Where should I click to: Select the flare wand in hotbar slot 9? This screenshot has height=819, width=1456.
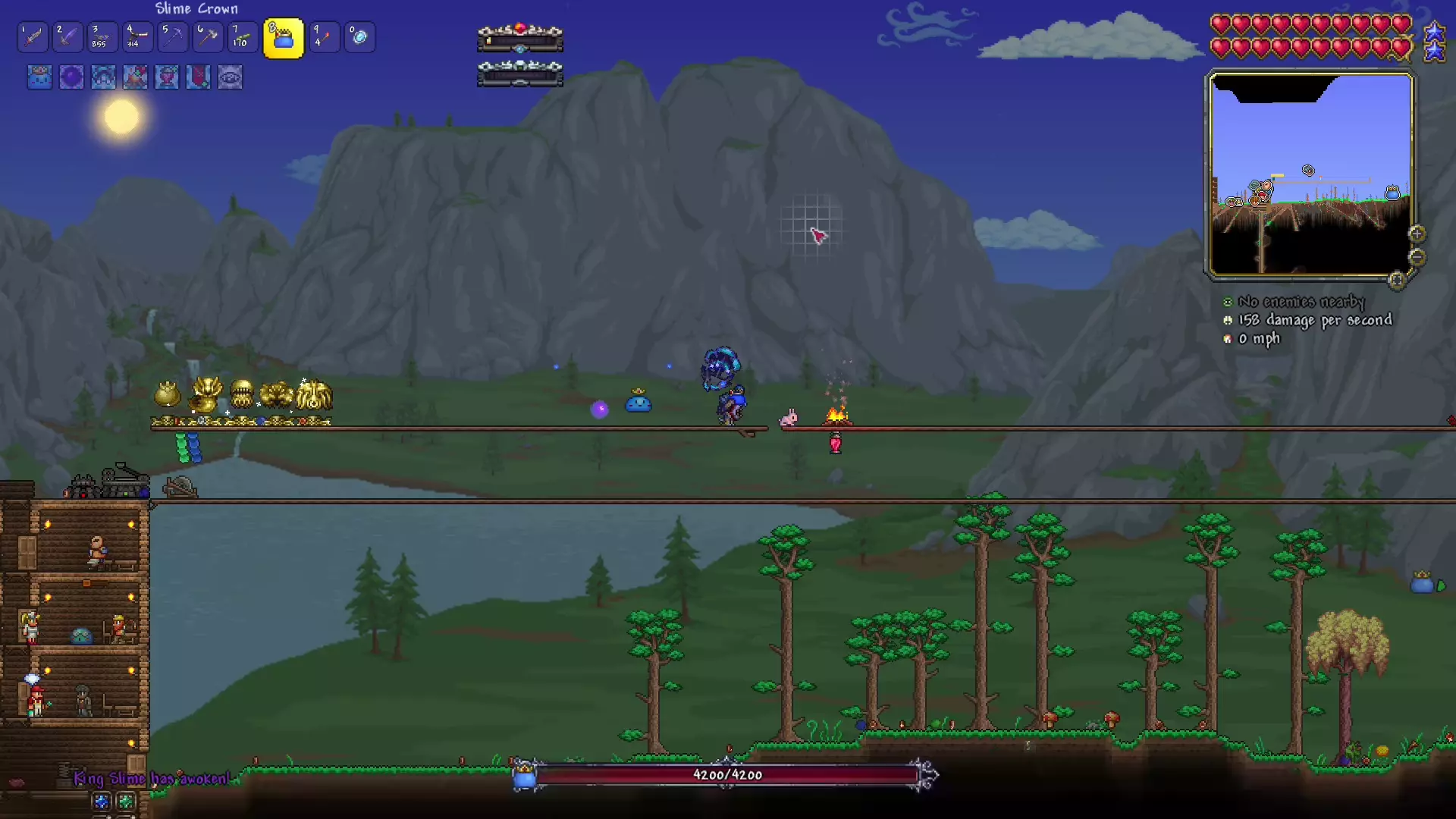tap(324, 37)
